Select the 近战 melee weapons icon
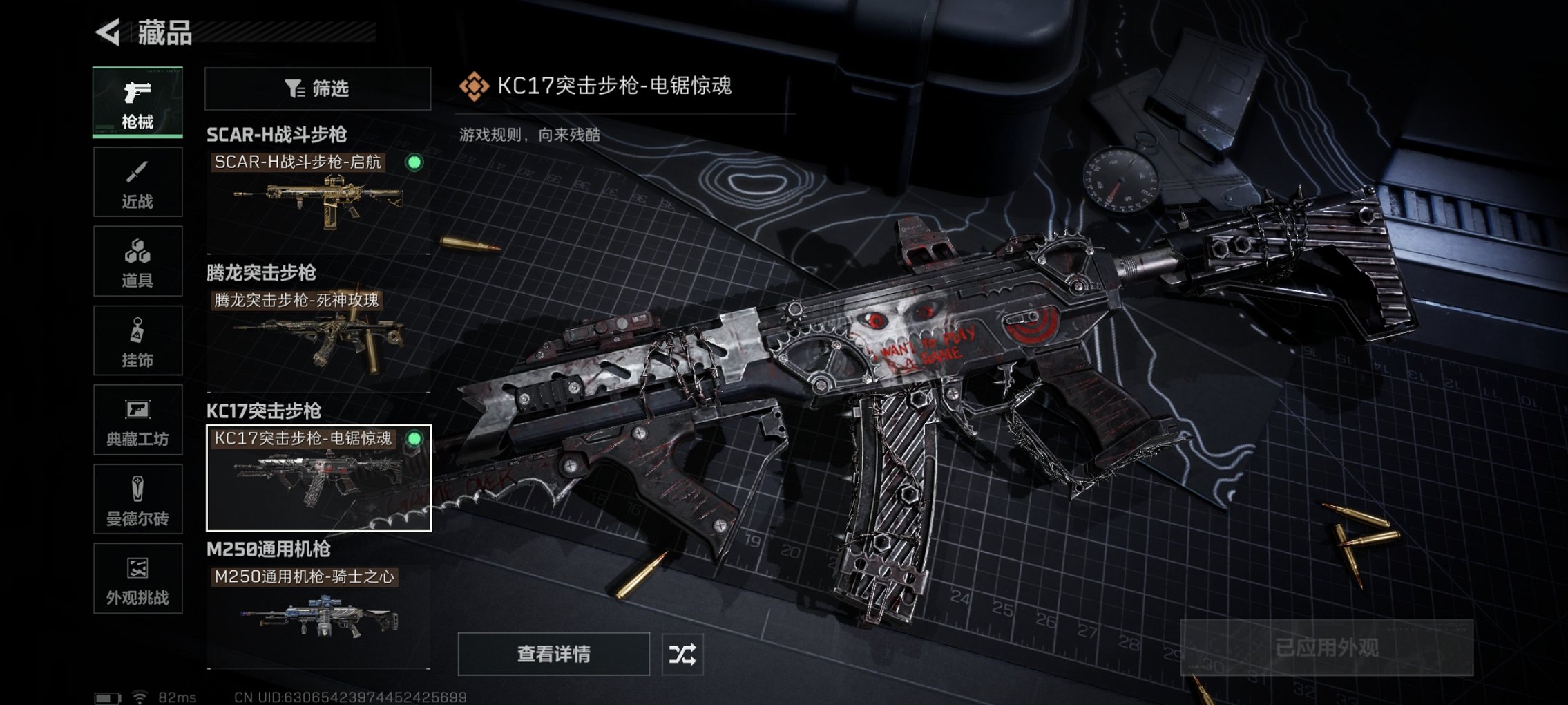Screen dimensions: 1568x705 coord(136,181)
